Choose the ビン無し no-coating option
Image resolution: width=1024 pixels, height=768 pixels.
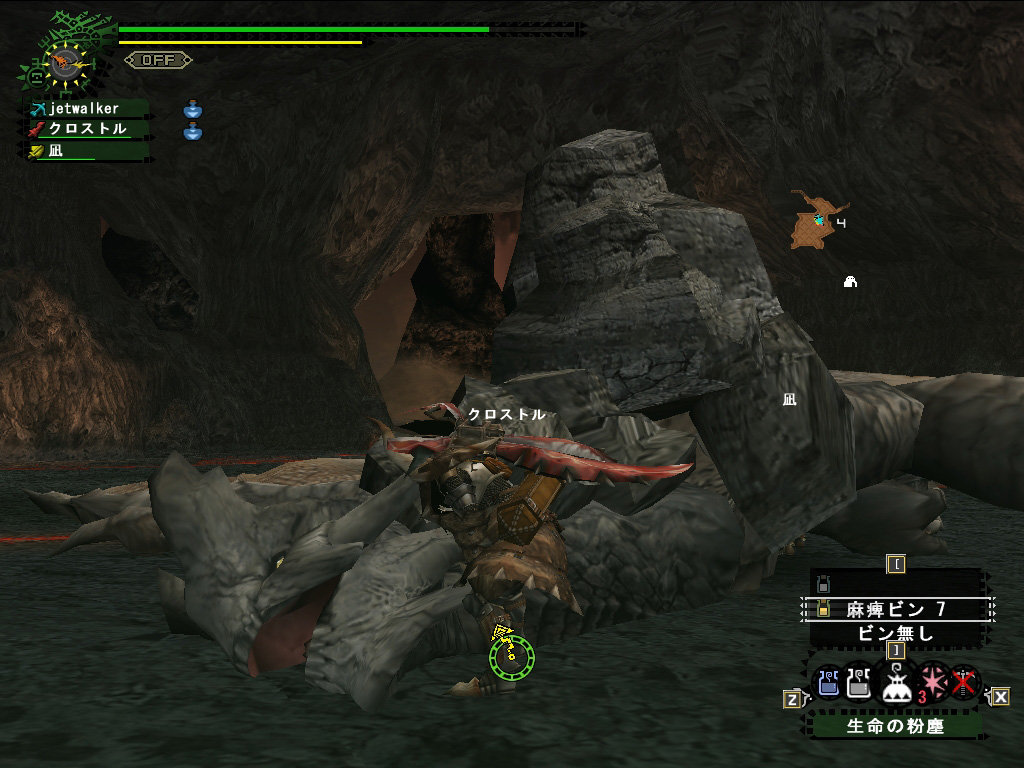896,632
